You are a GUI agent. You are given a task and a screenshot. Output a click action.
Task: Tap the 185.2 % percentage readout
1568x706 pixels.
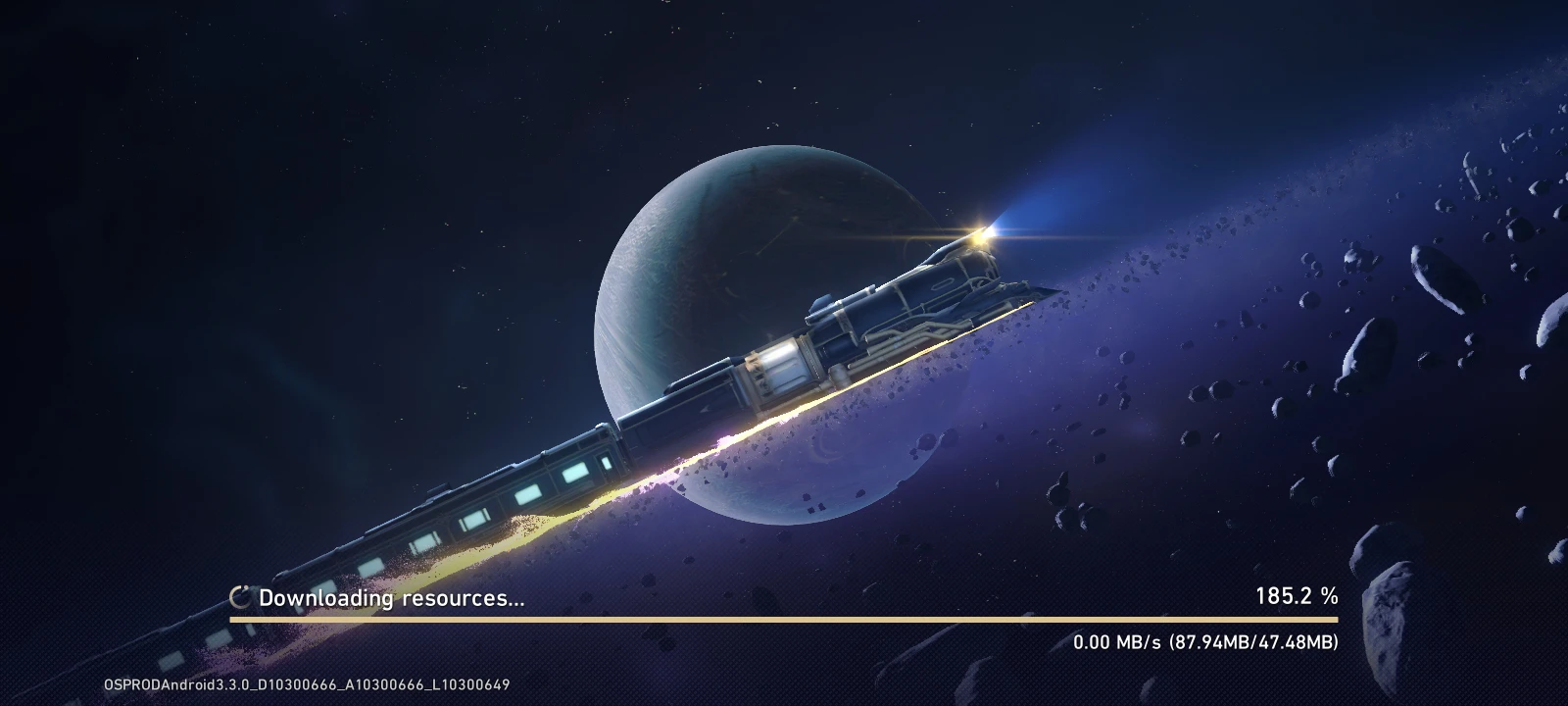pos(1296,594)
